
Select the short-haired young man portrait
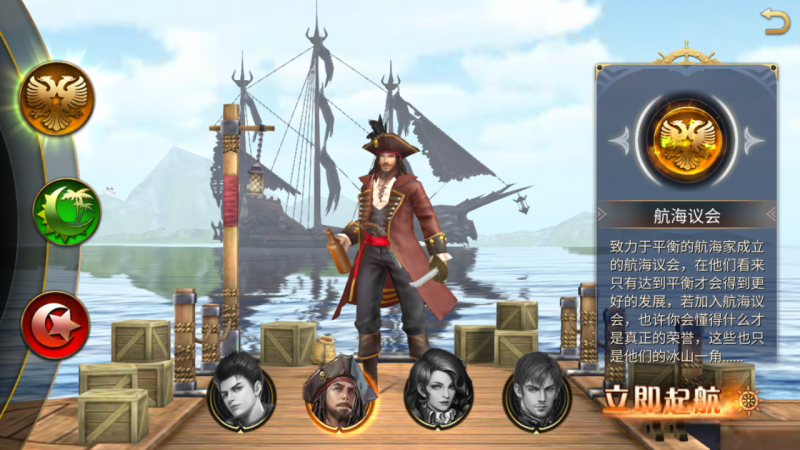point(241,390)
